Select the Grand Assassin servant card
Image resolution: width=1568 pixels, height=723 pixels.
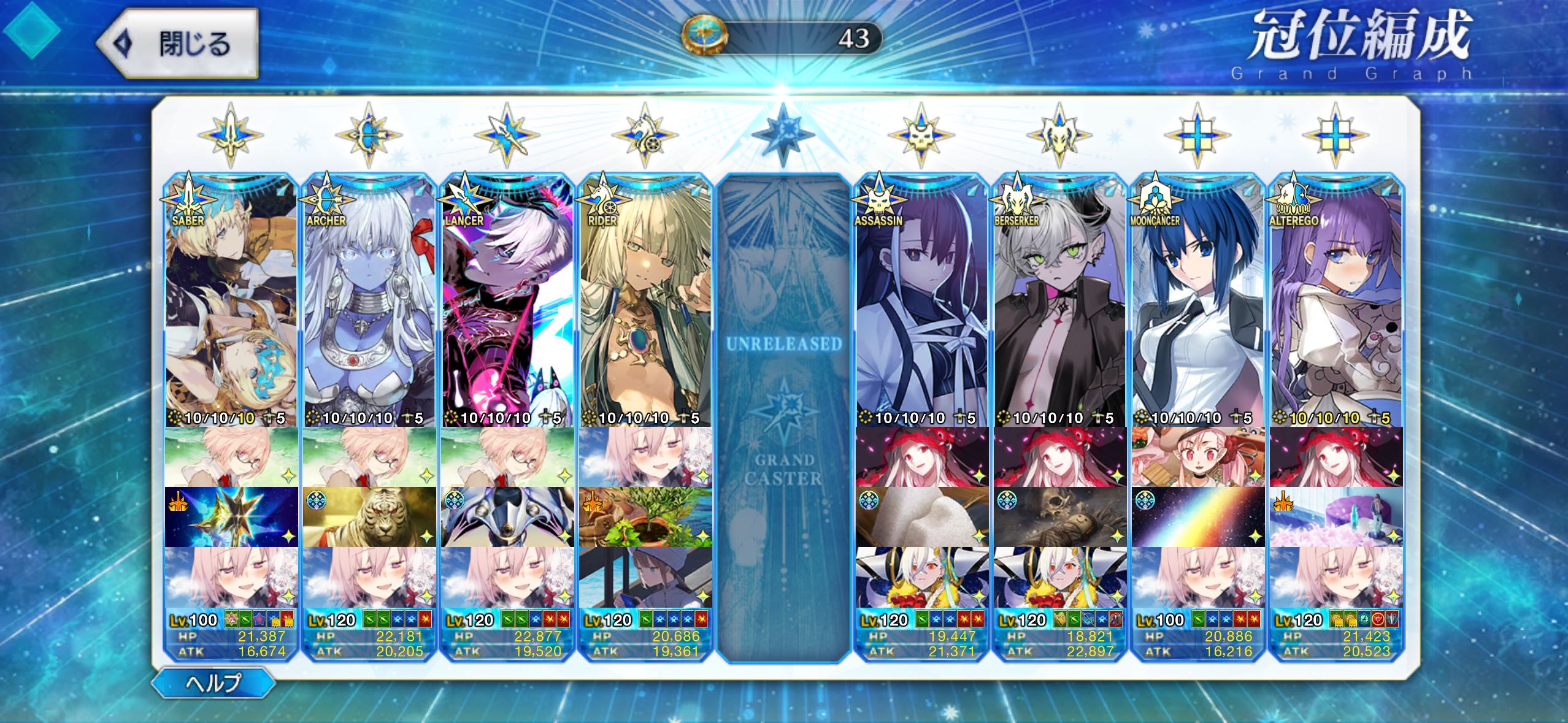[x=921, y=300]
